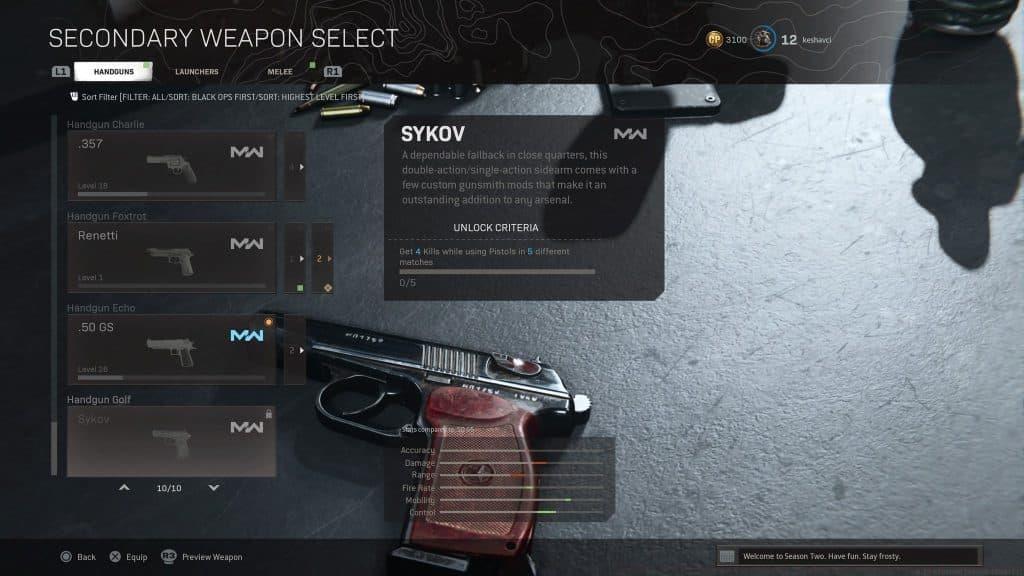Switch to the Melee tab

[x=279, y=72]
